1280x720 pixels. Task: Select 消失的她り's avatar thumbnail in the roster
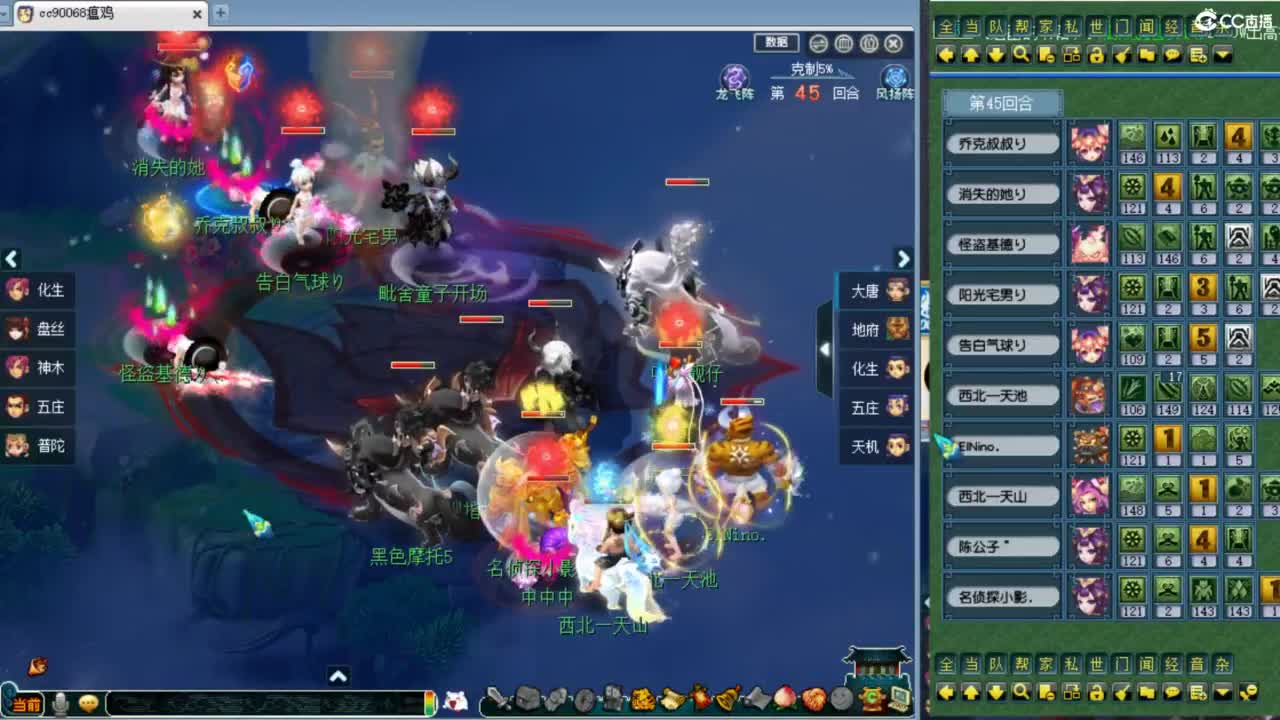(1089, 194)
